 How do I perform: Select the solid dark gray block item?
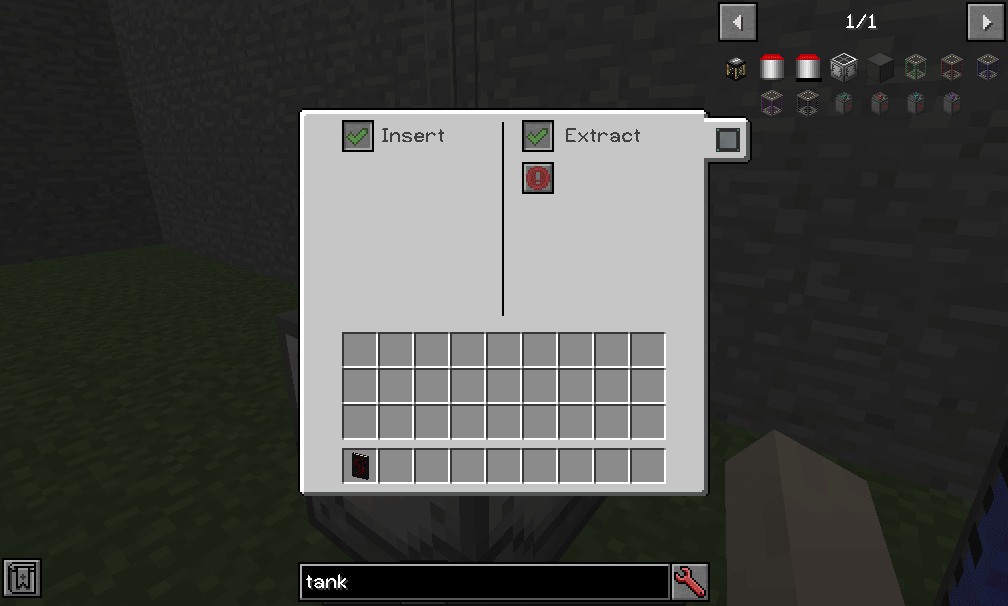pos(880,68)
